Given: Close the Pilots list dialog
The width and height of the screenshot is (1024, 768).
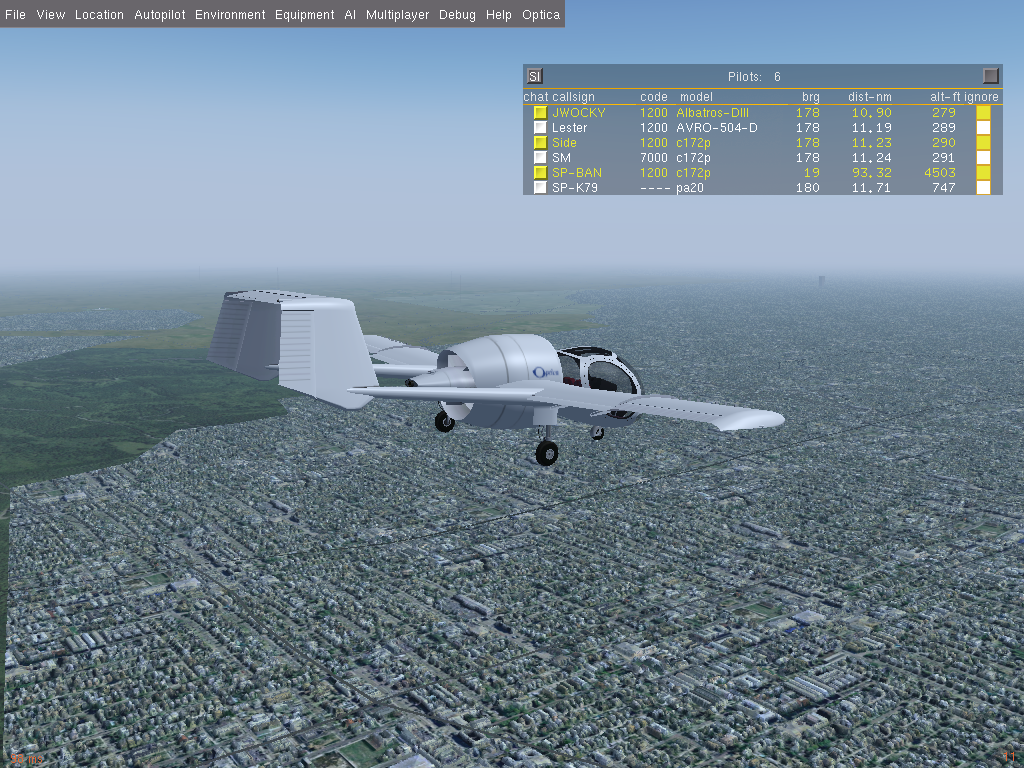Looking at the screenshot, I should pyautogui.click(x=990, y=76).
